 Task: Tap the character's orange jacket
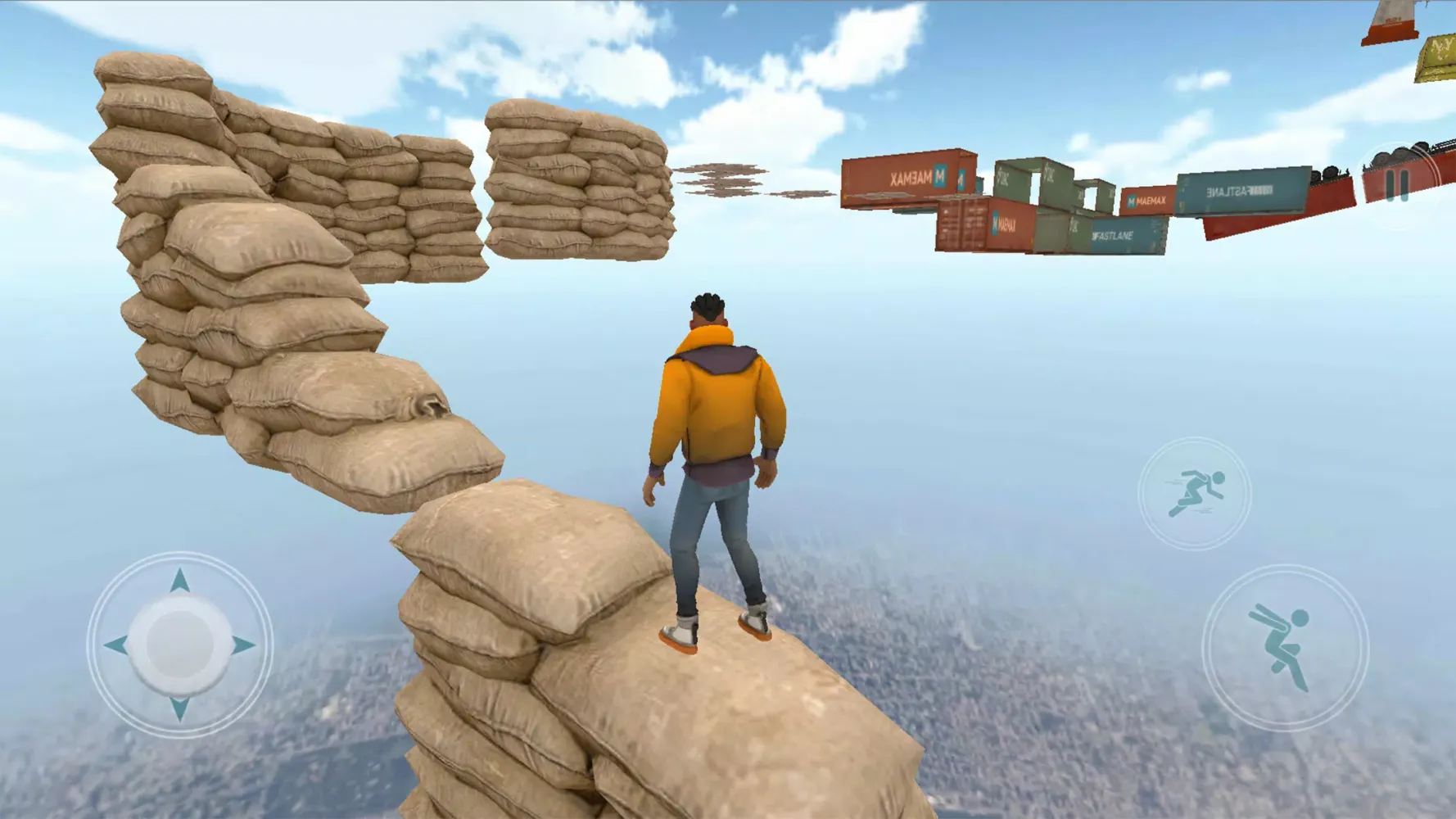[712, 393]
